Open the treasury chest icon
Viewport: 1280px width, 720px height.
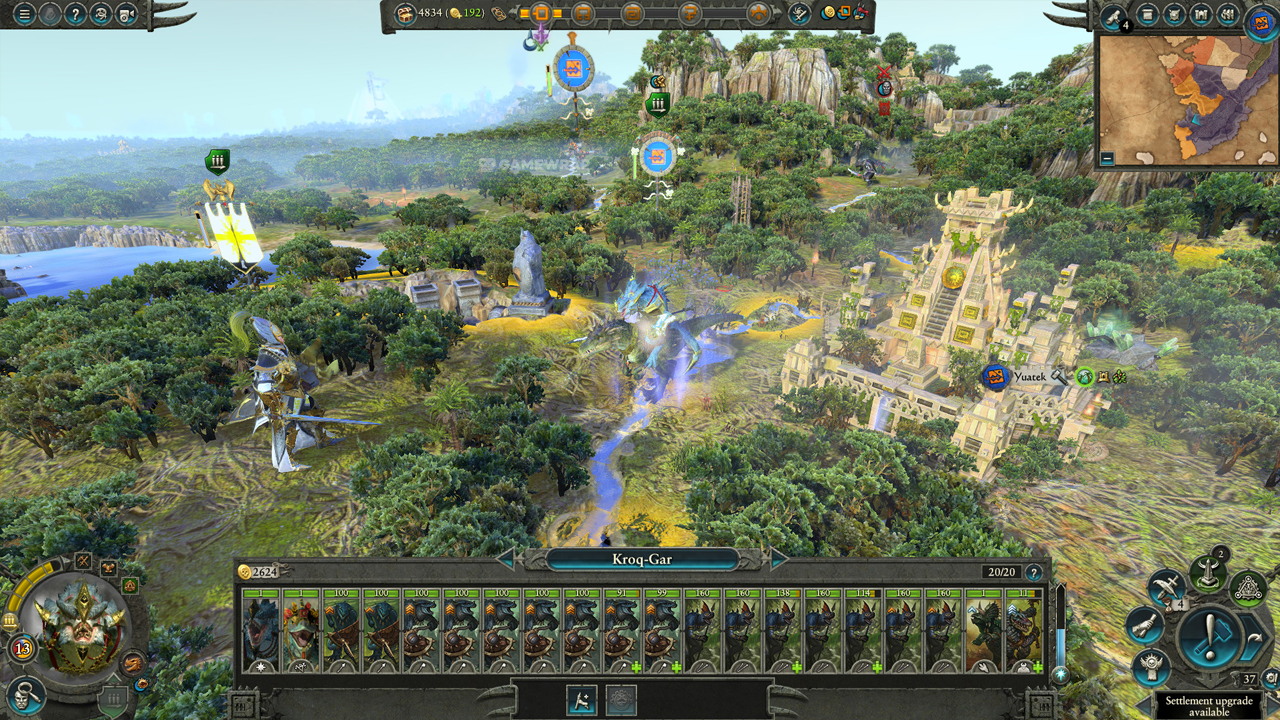click(404, 13)
